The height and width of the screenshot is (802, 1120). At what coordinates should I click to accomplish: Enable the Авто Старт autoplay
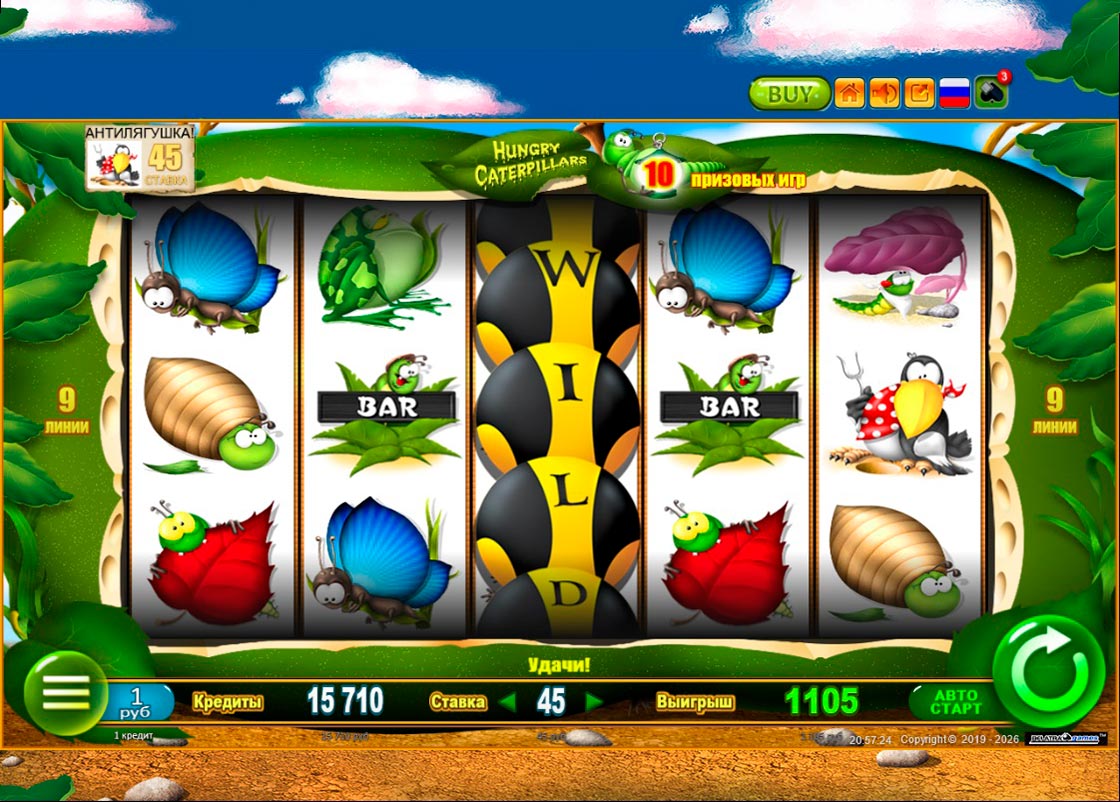pos(955,702)
